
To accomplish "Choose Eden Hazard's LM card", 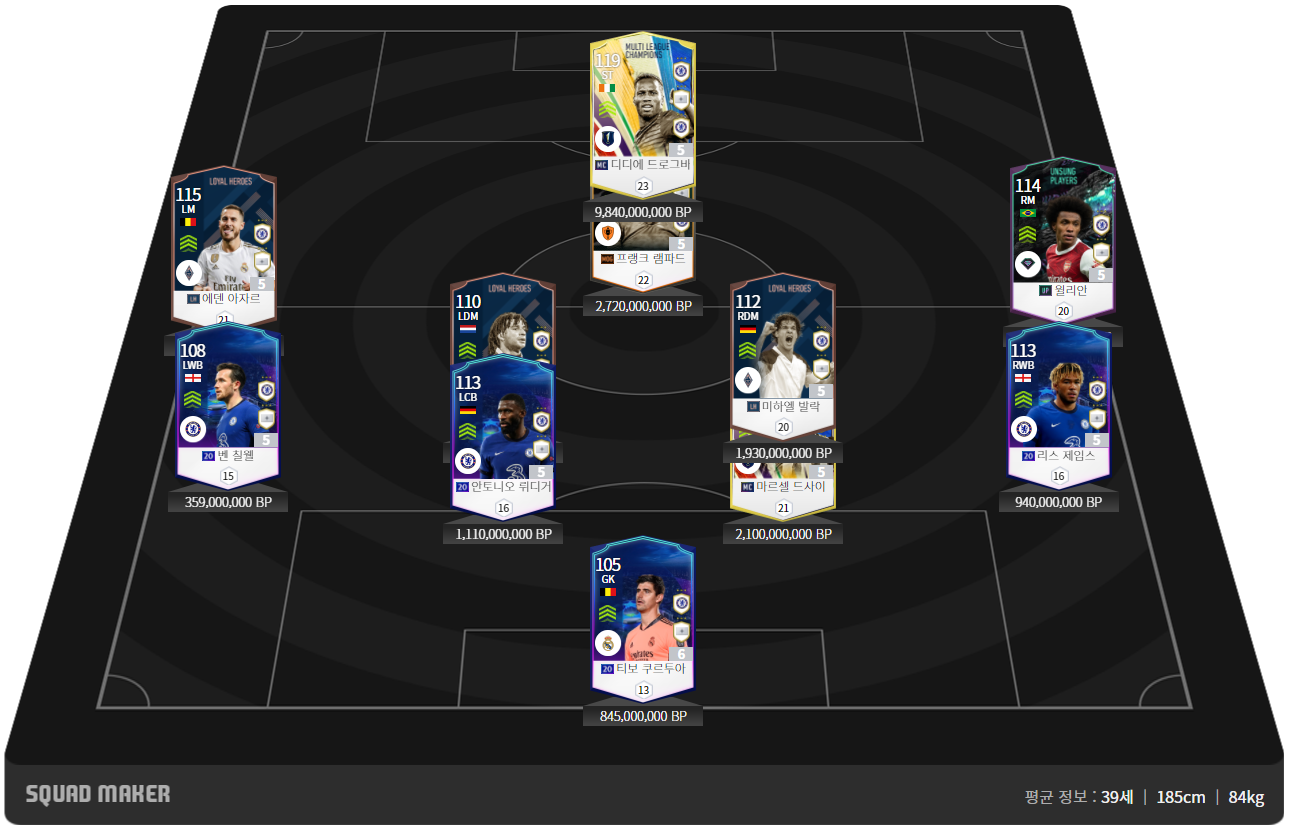I will tap(223, 245).
